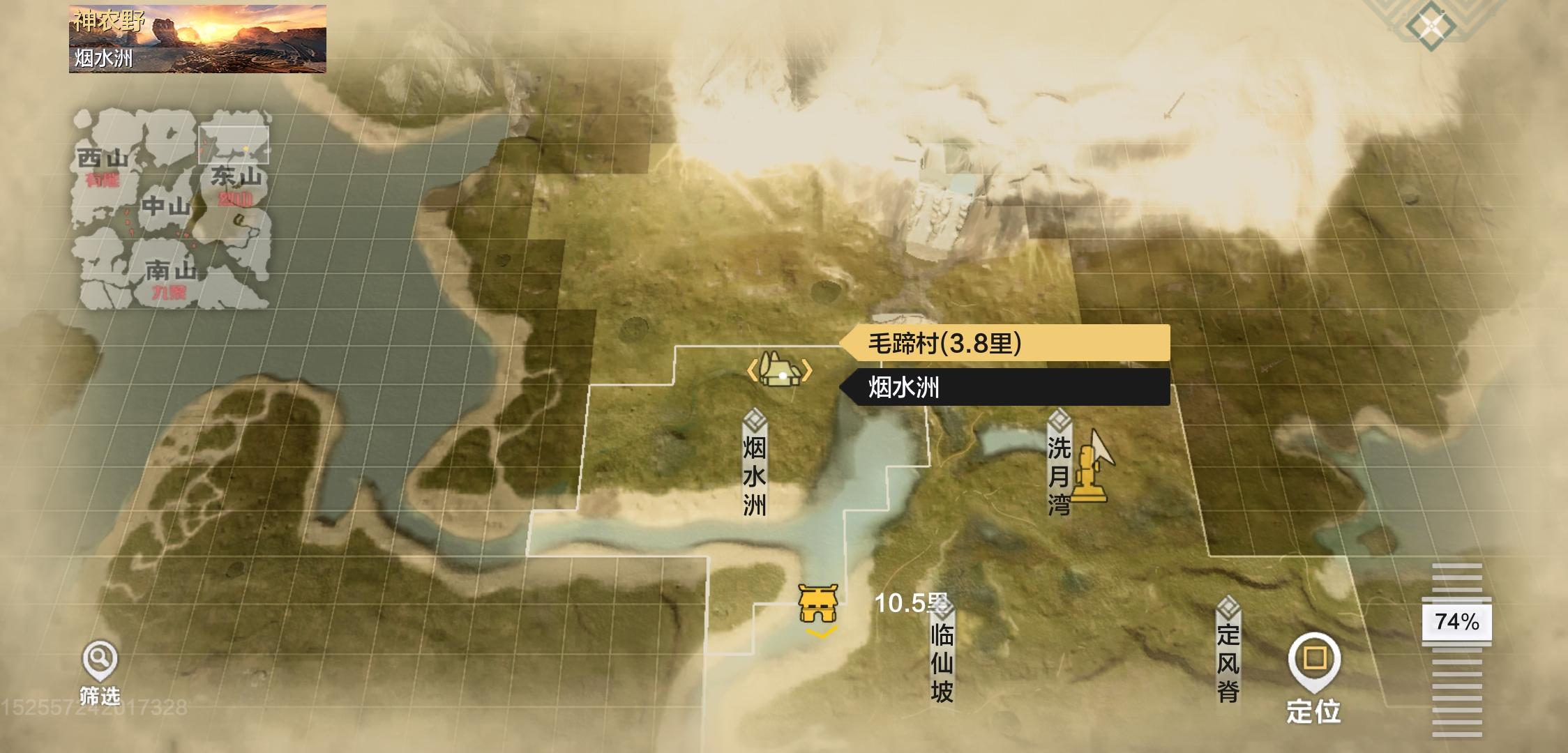1568x753 pixels.
Task: Close the map with the top-right diamond X
Action: coord(1431,26)
